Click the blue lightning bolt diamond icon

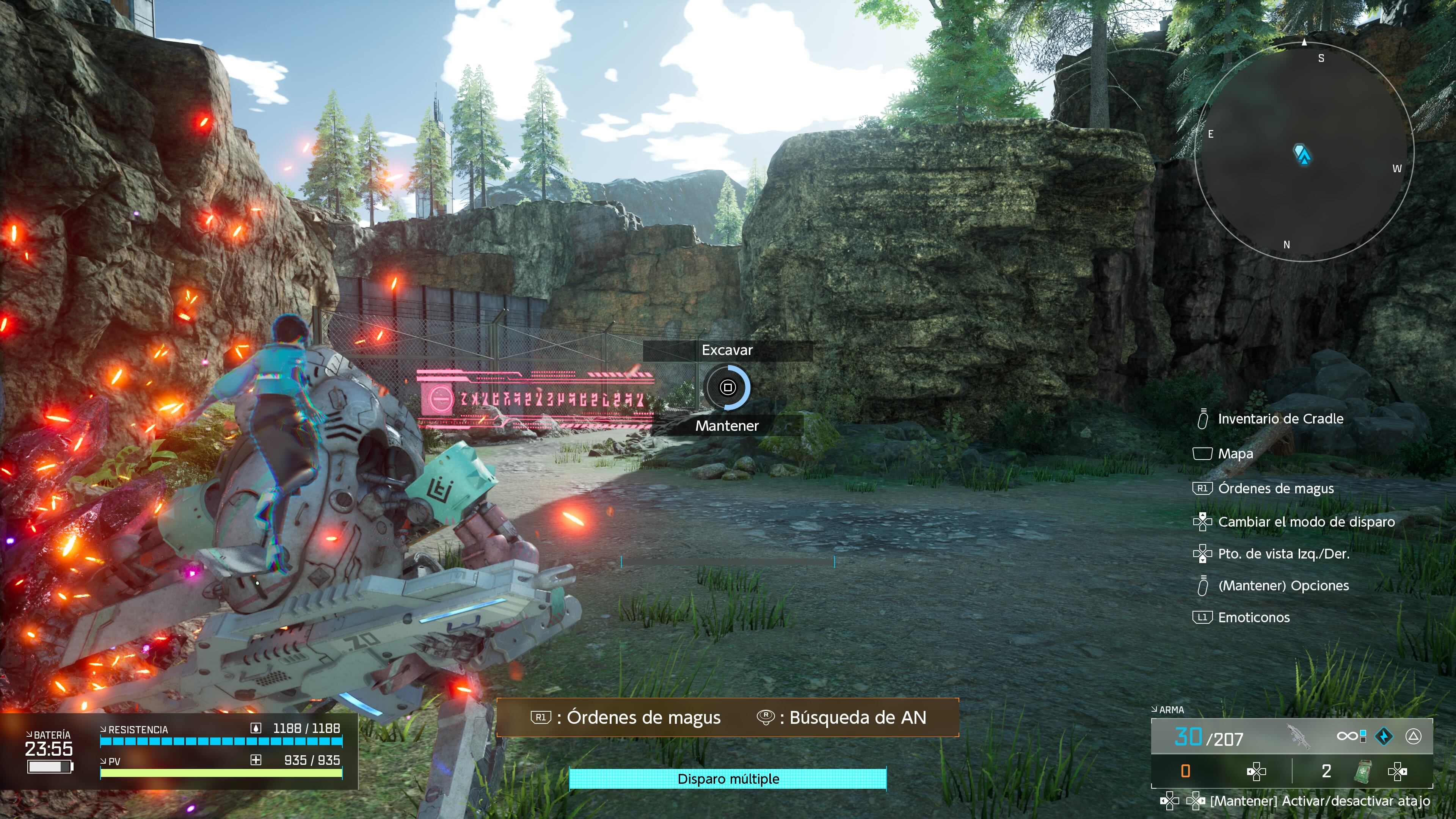[x=1384, y=736]
